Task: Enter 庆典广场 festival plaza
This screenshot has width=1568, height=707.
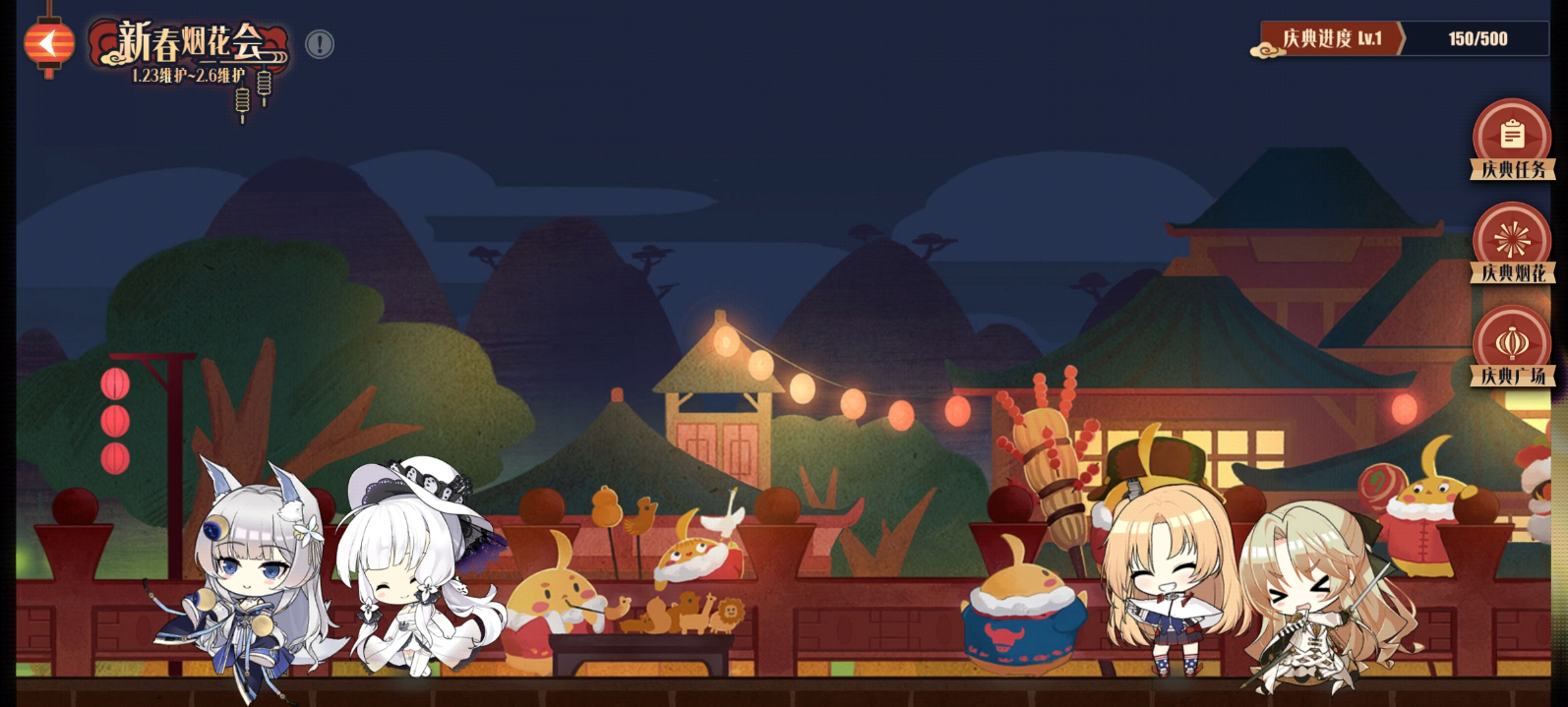Action: click(x=1512, y=346)
